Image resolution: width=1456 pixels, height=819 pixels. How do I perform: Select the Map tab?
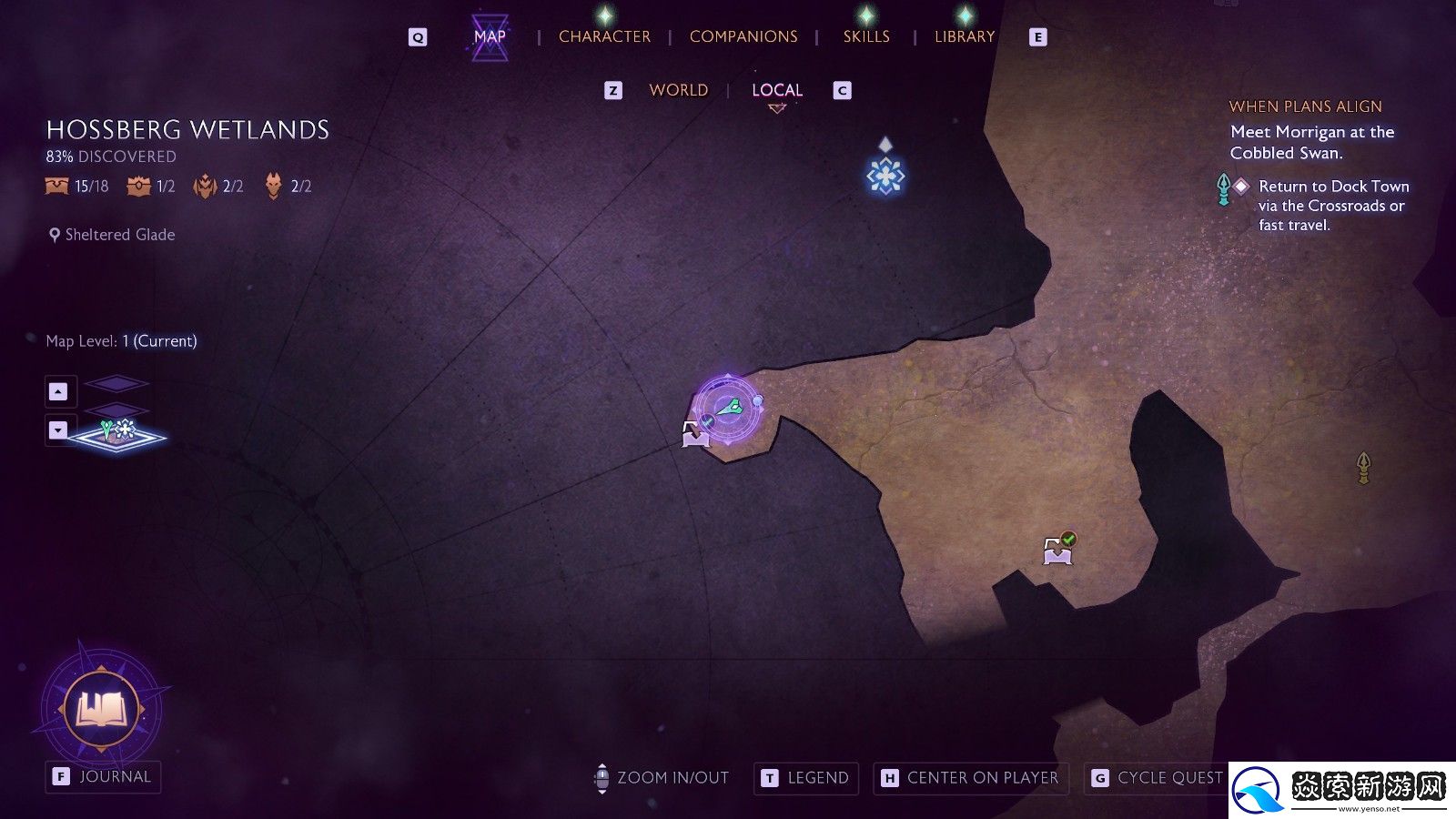tap(490, 36)
